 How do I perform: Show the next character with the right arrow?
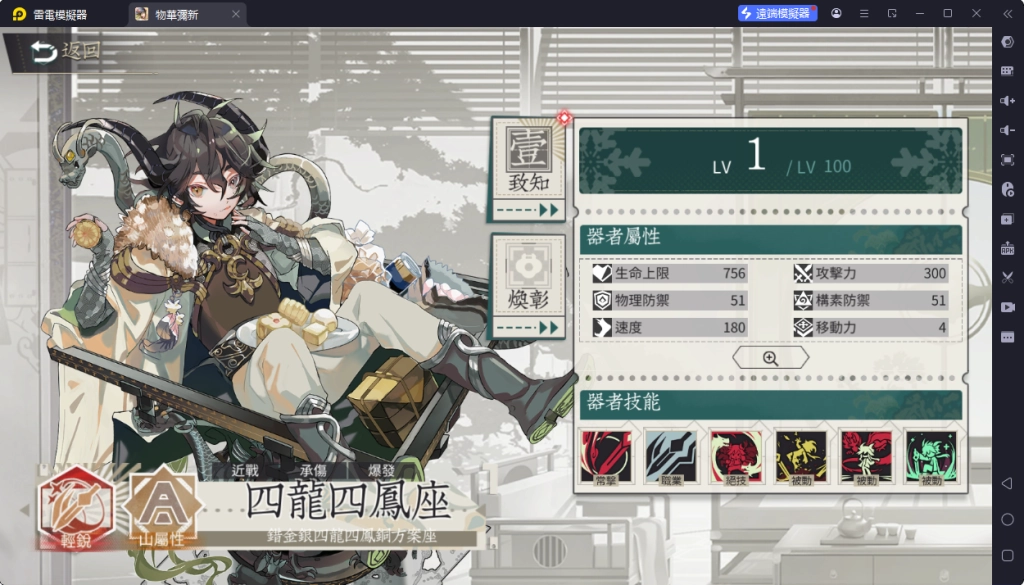pos(488,528)
